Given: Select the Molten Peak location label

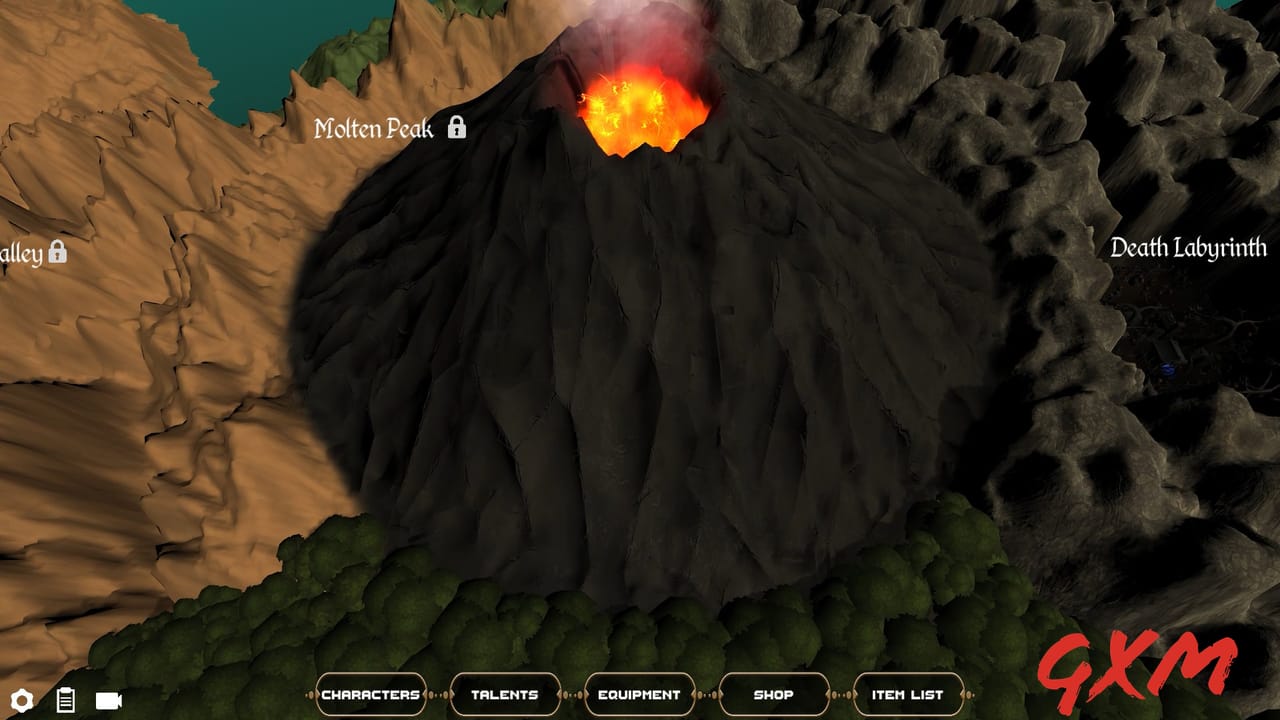Looking at the screenshot, I should click(375, 128).
